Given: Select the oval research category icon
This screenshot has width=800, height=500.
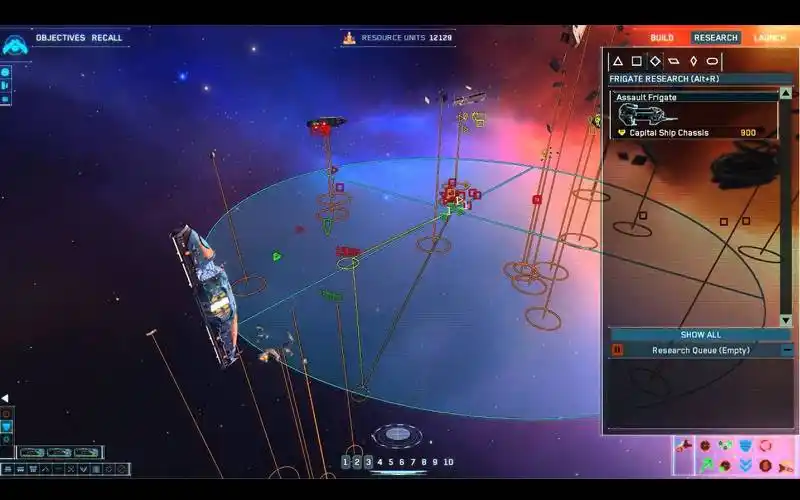Looking at the screenshot, I should tap(713, 61).
